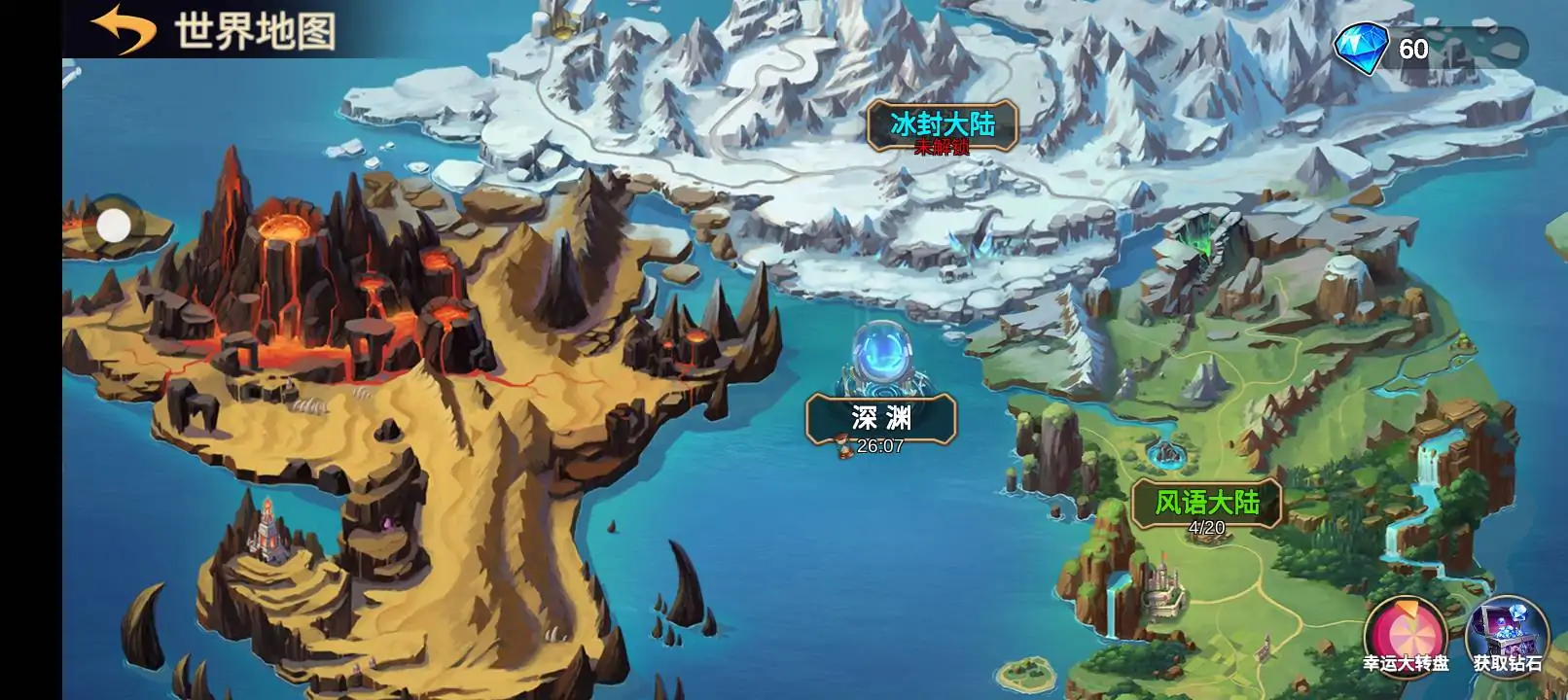This screenshot has width=1568, height=700.
Task: Go back using the orange arrow
Action: coord(123,29)
